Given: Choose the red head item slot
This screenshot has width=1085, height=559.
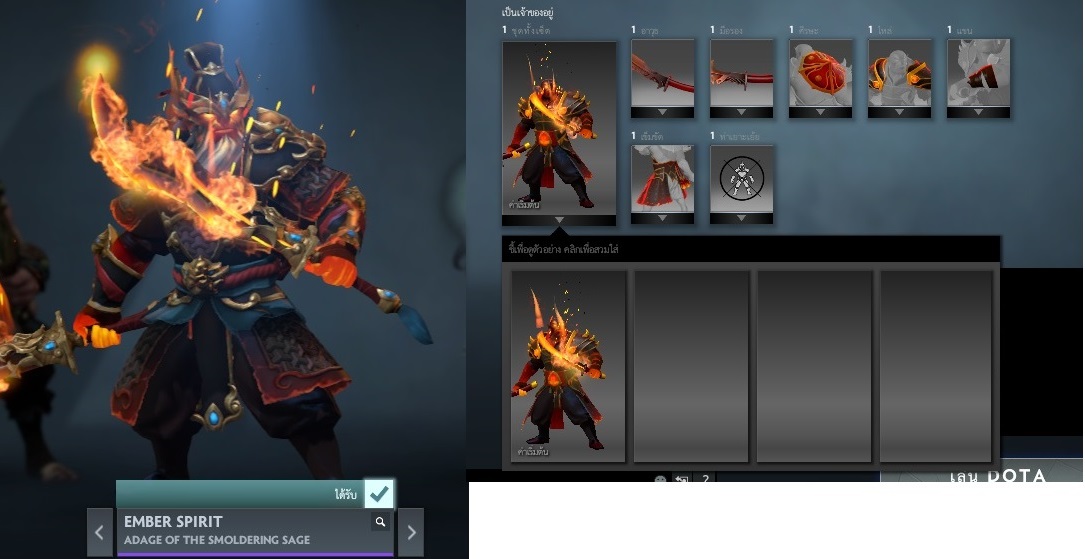Looking at the screenshot, I should 821,72.
